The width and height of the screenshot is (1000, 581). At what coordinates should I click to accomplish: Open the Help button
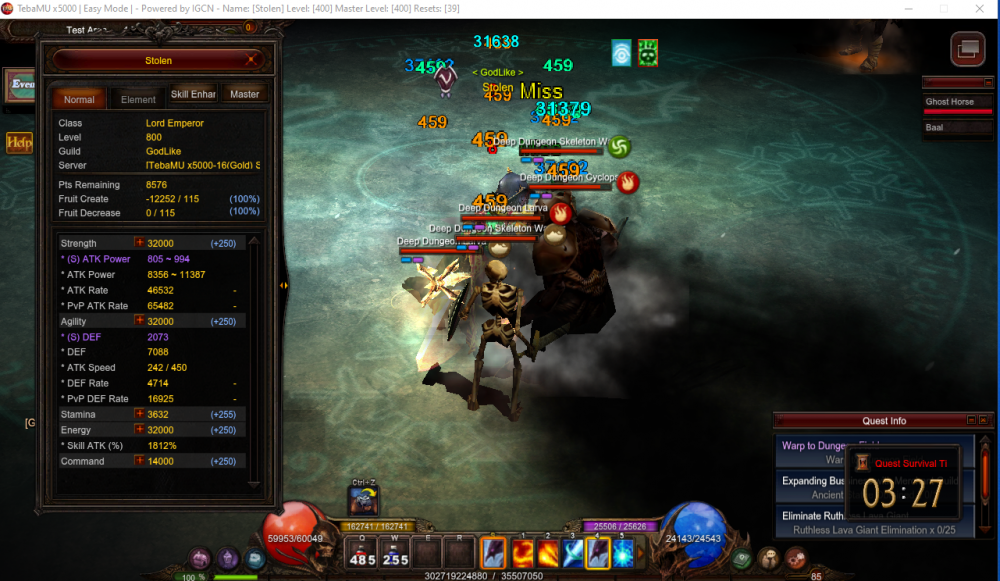[19, 143]
